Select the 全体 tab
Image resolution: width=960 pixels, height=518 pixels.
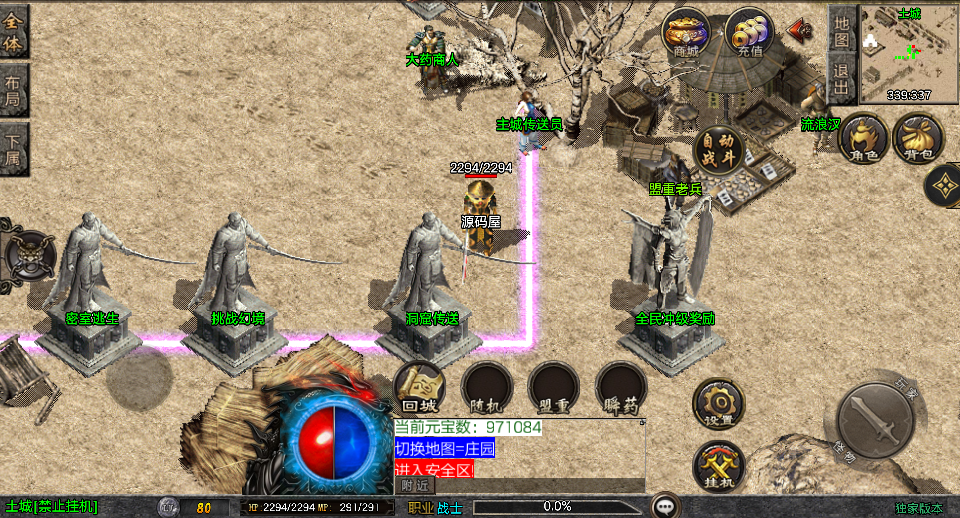(14, 32)
